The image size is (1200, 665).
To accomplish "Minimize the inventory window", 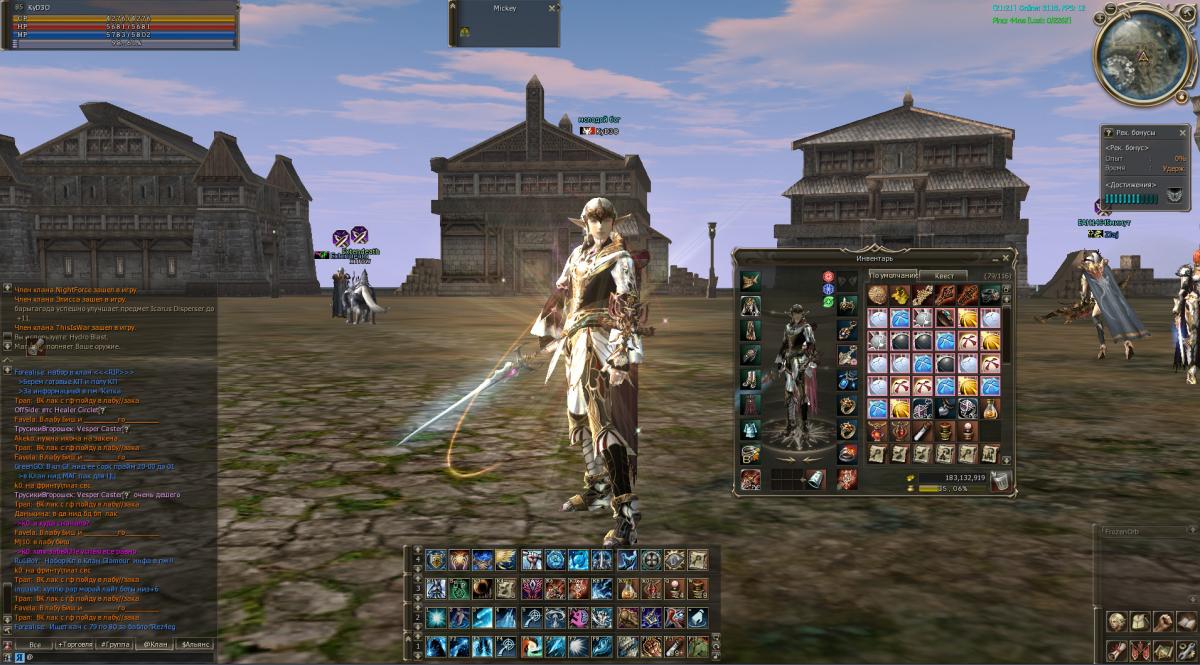I will [x=995, y=257].
